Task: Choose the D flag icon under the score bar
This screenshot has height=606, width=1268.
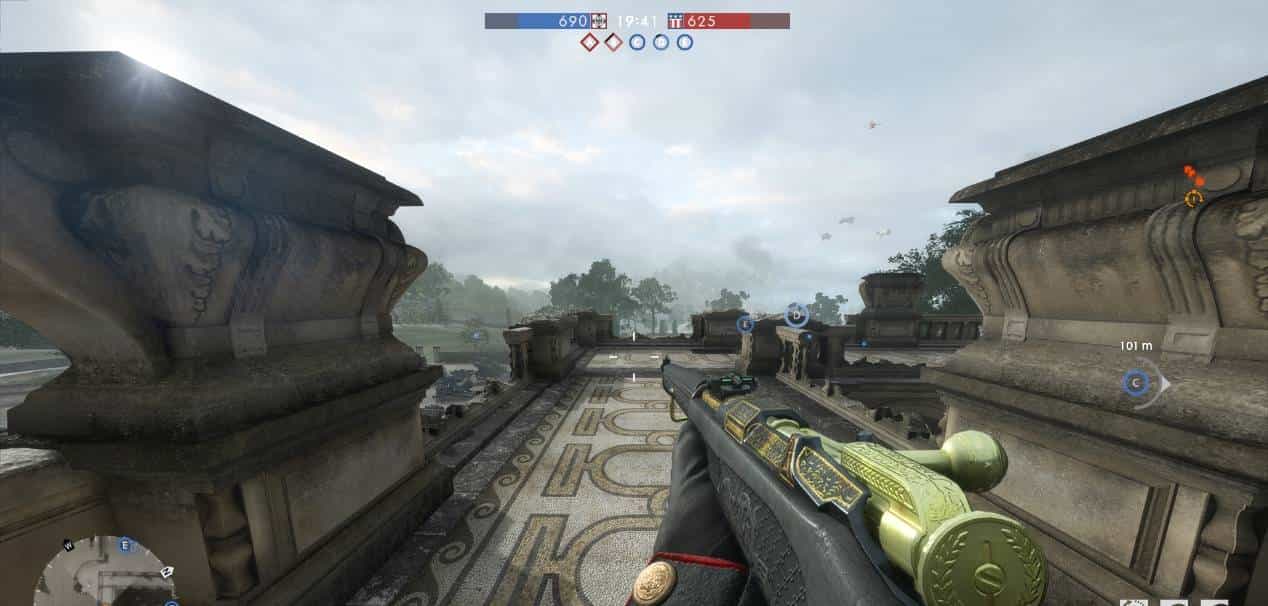Action: [x=661, y=42]
